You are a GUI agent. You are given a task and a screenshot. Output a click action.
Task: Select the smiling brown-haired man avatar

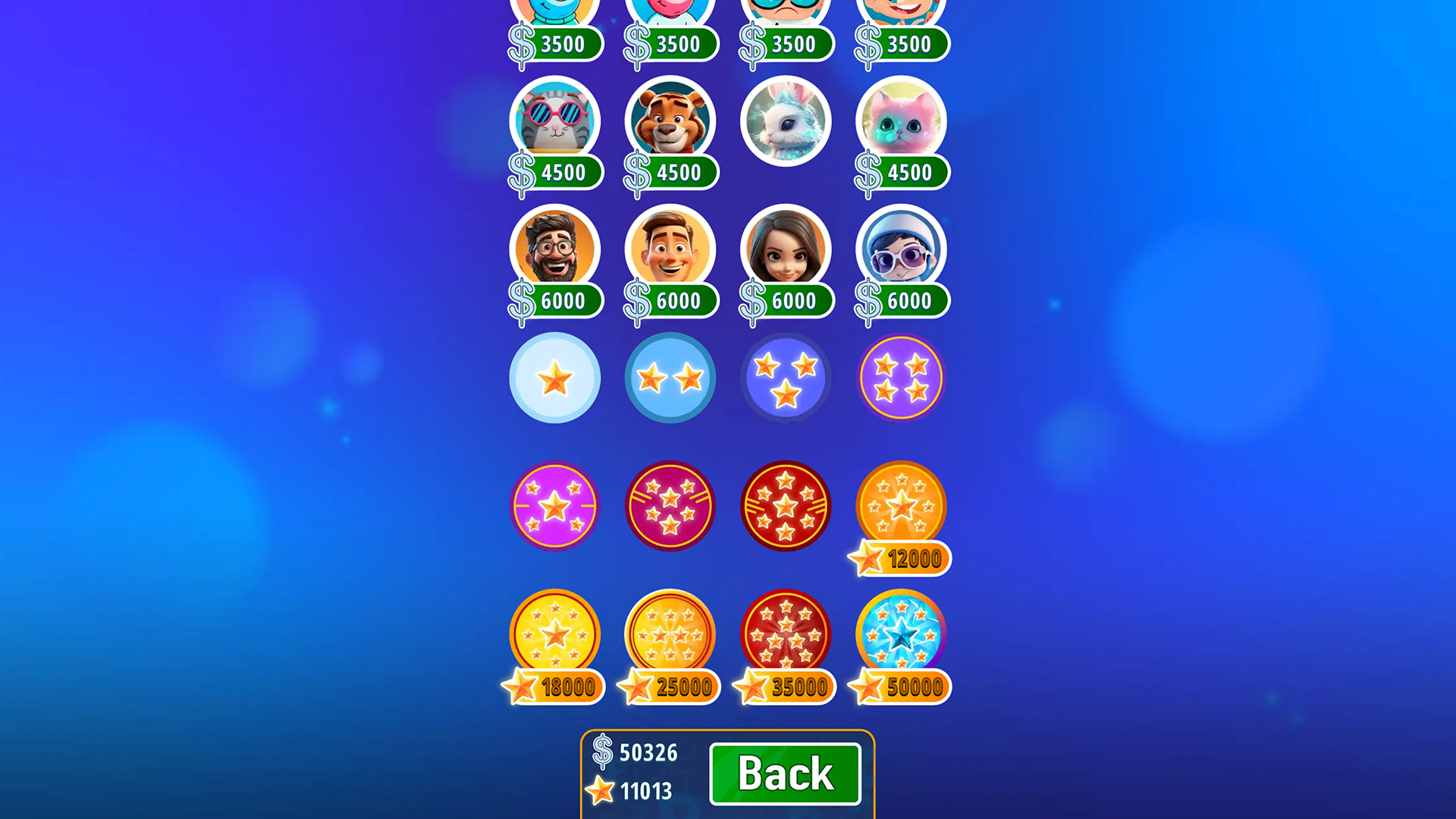[670, 250]
